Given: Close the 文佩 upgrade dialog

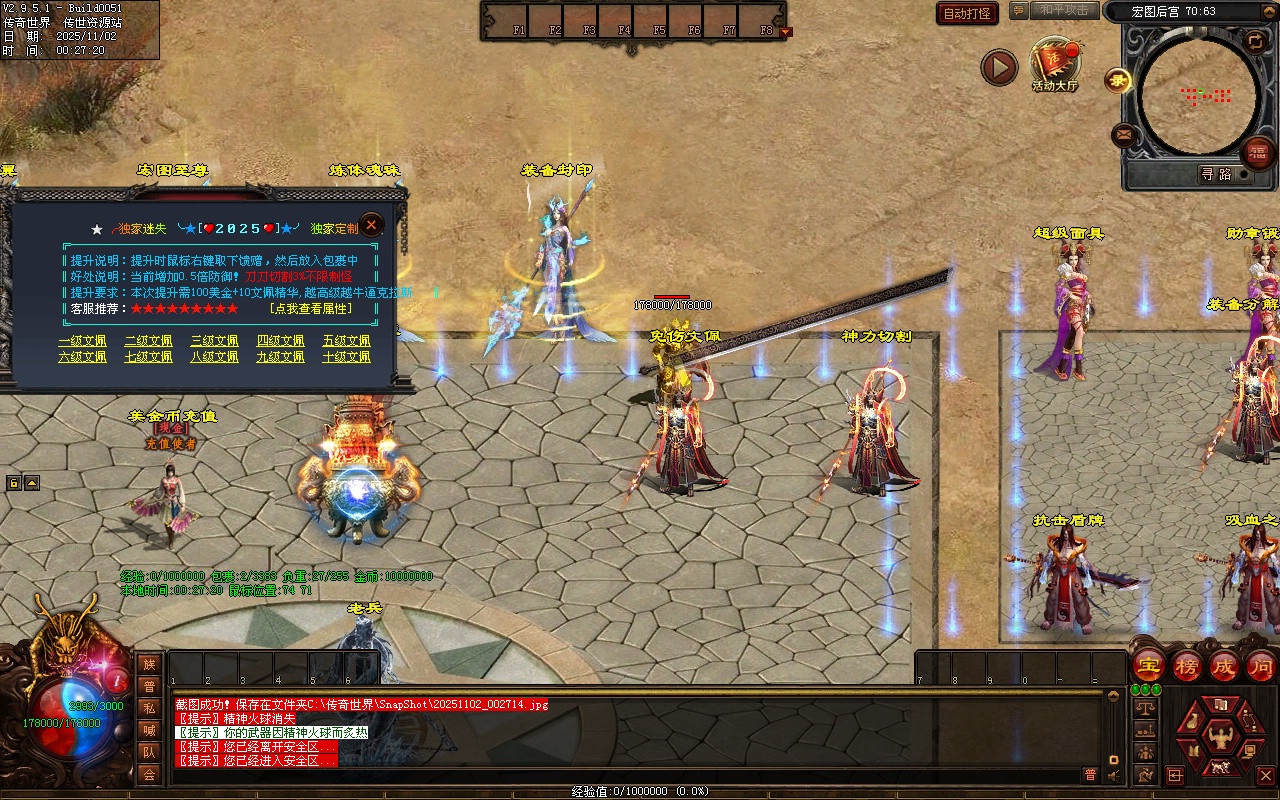Looking at the screenshot, I should 371,225.
